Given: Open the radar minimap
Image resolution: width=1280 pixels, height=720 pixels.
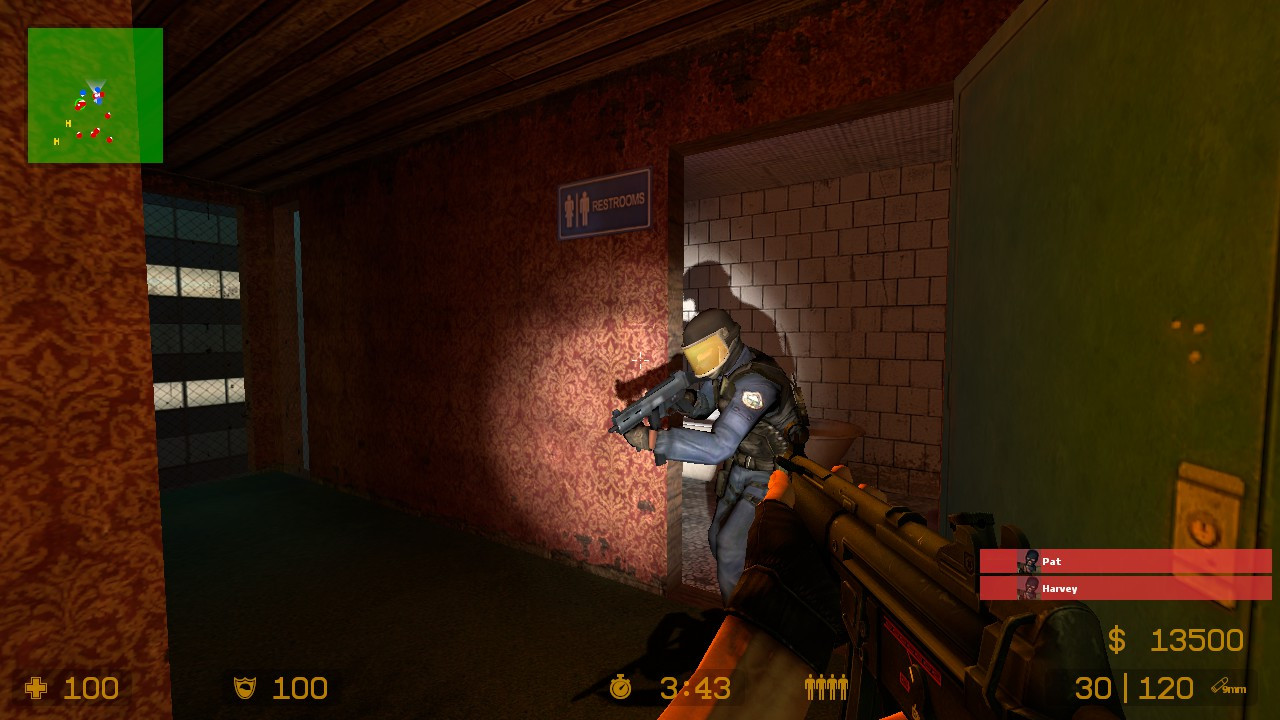Looking at the screenshot, I should (95, 95).
